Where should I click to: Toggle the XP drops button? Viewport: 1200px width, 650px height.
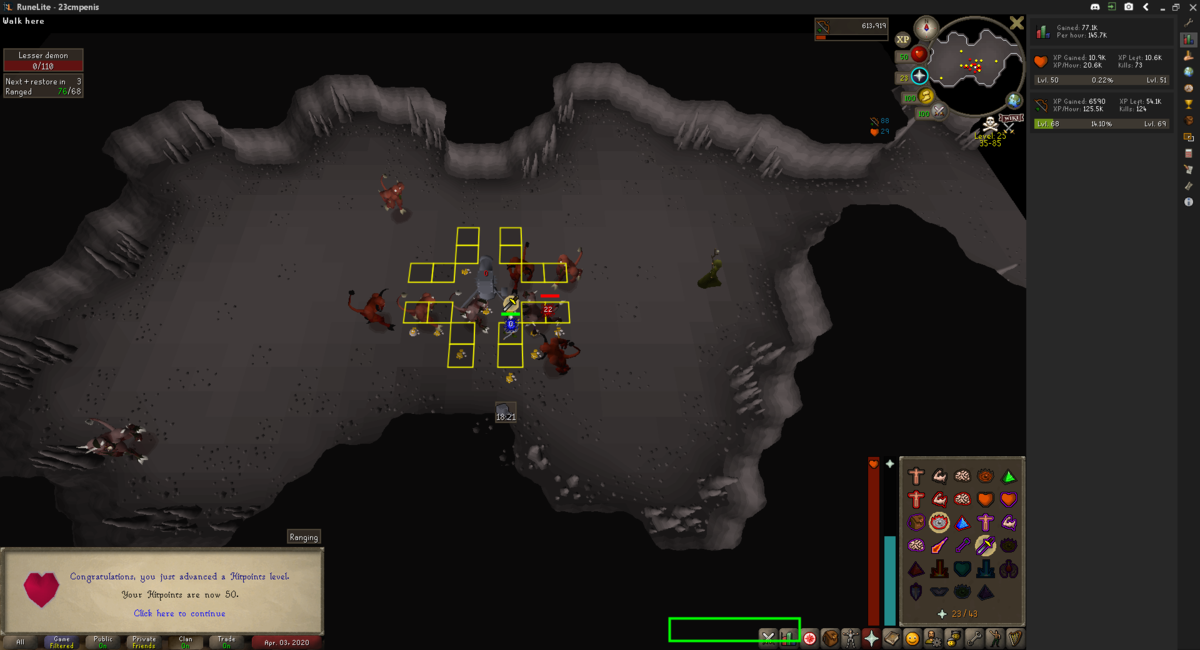pyautogui.click(x=903, y=40)
